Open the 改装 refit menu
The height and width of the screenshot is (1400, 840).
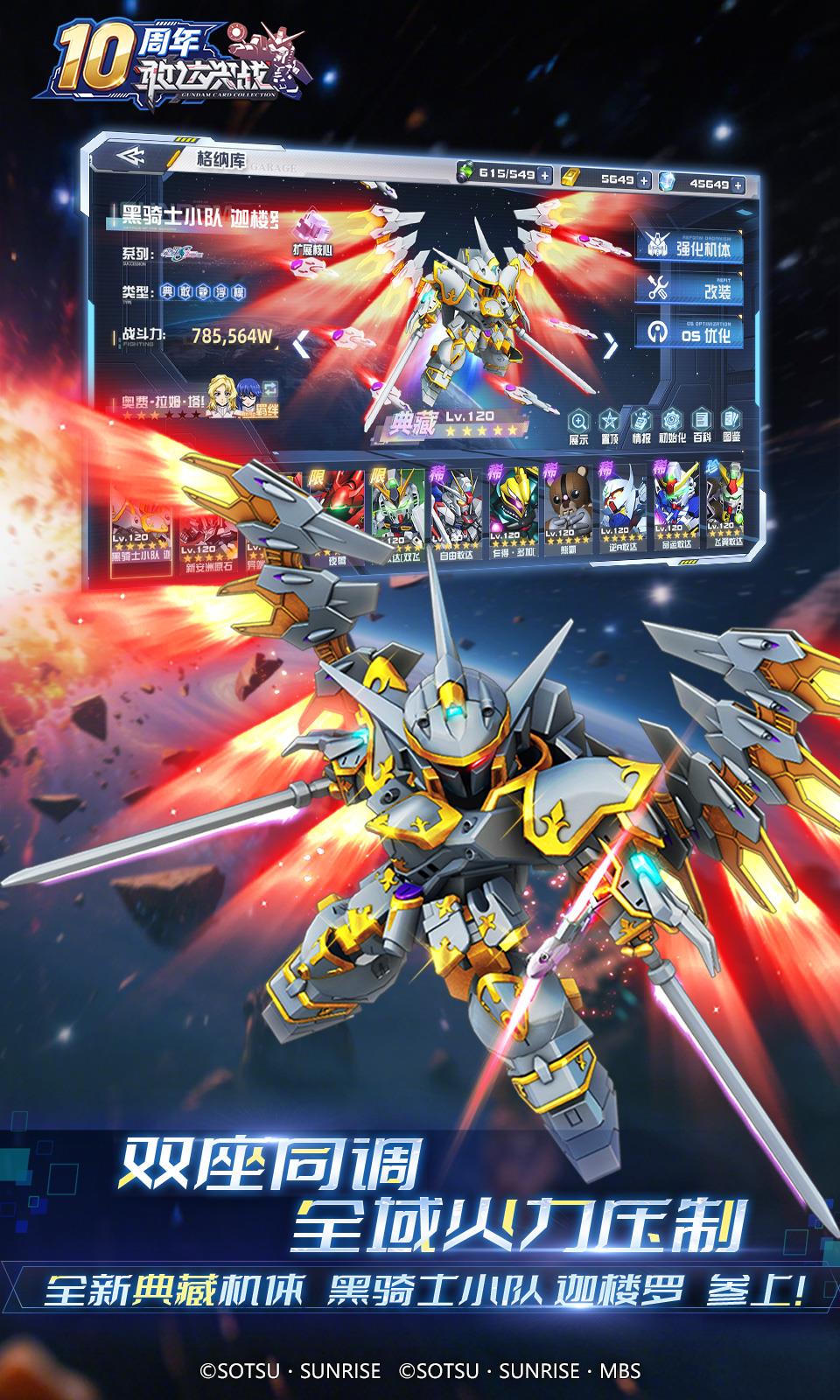691,288
